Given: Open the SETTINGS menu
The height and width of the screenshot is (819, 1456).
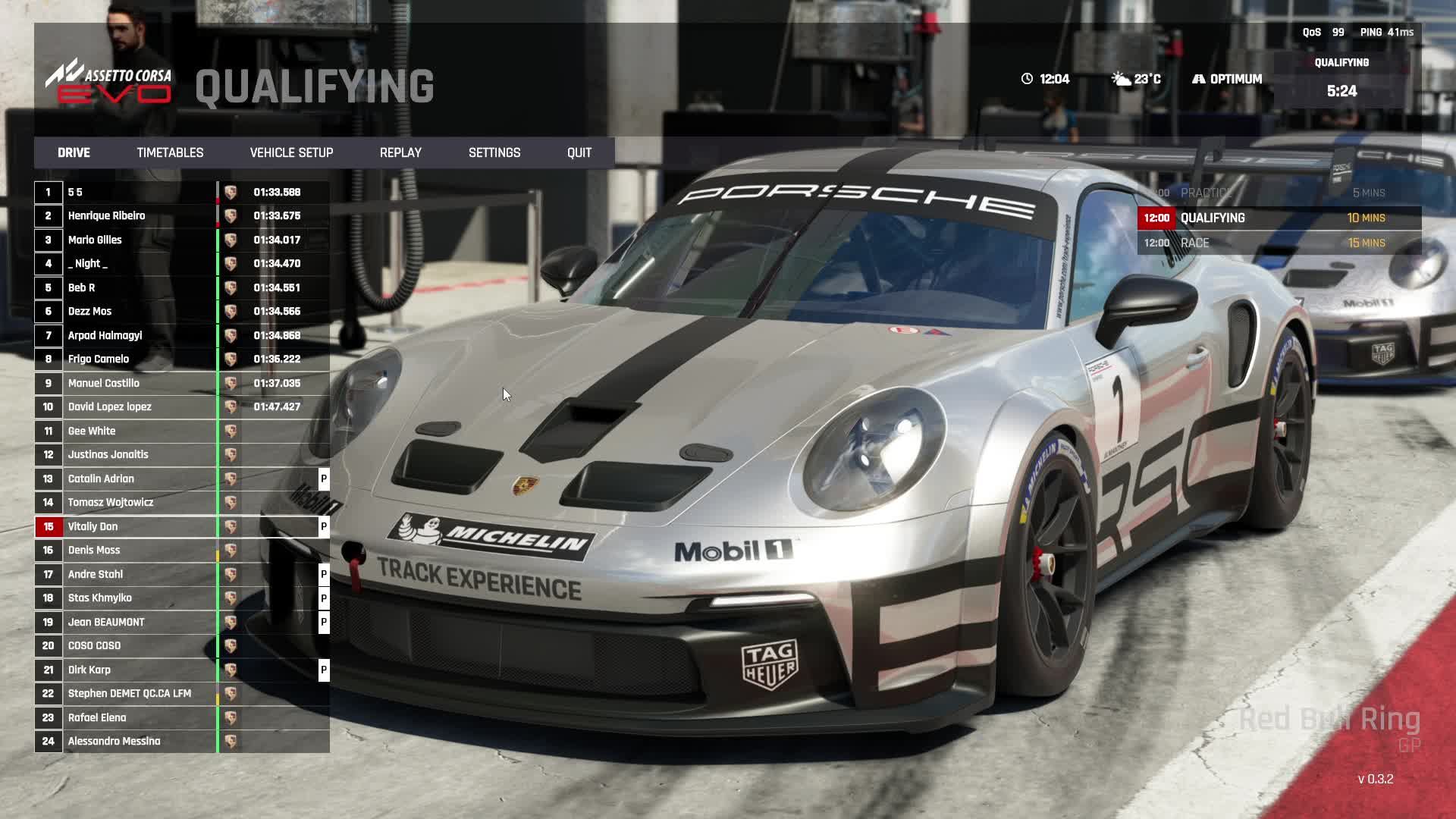Looking at the screenshot, I should [494, 152].
